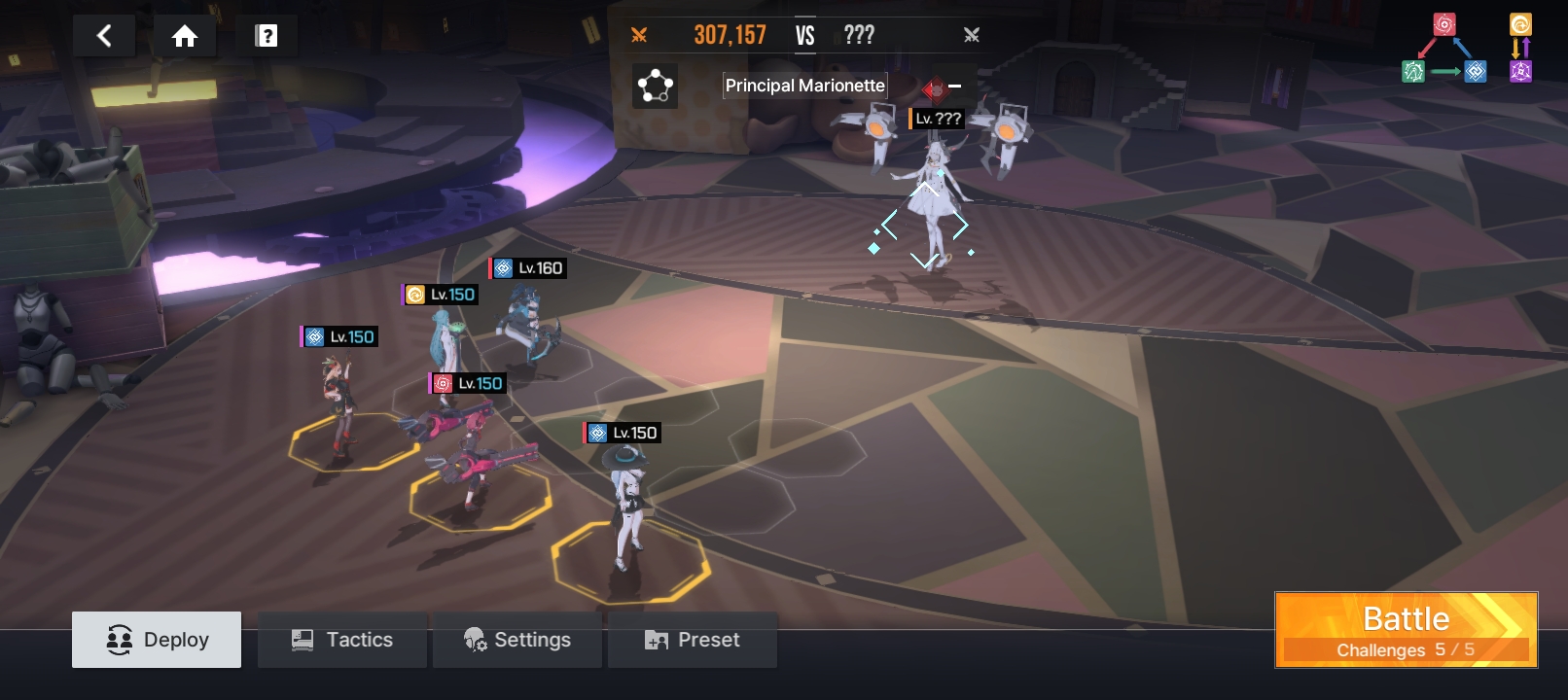Show the formation pentagon icon details
The image size is (1568, 700).
[656, 87]
